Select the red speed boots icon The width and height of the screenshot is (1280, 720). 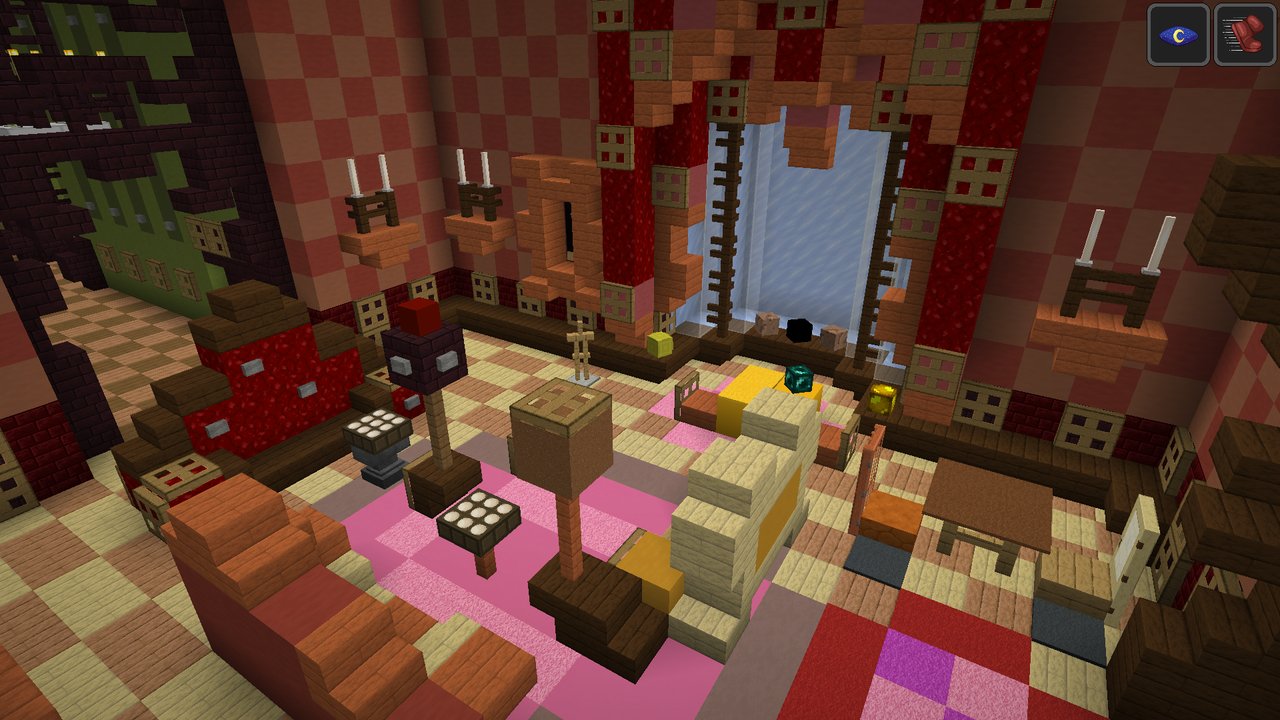pyautogui.click(x=1244, y=35)
